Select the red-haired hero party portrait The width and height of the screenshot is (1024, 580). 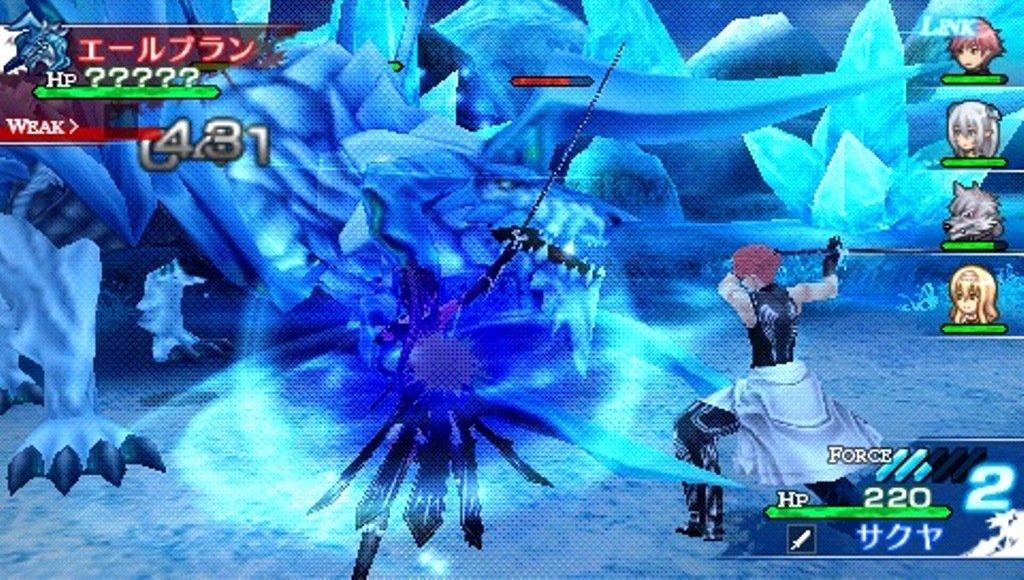(x=974, y=45)
